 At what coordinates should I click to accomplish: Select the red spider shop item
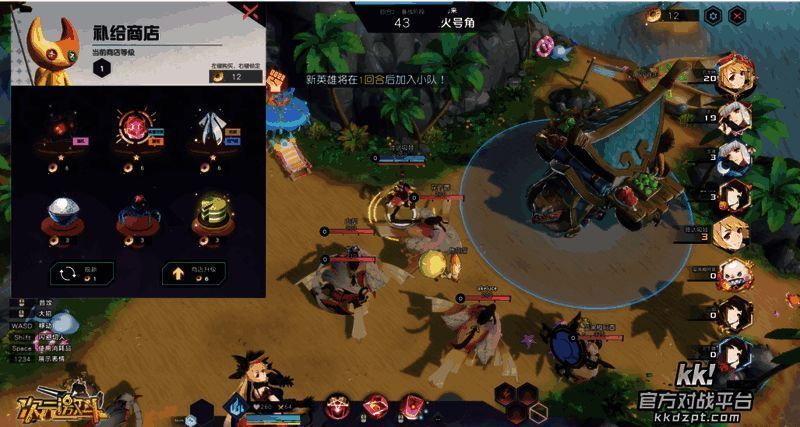pos(137,215)
